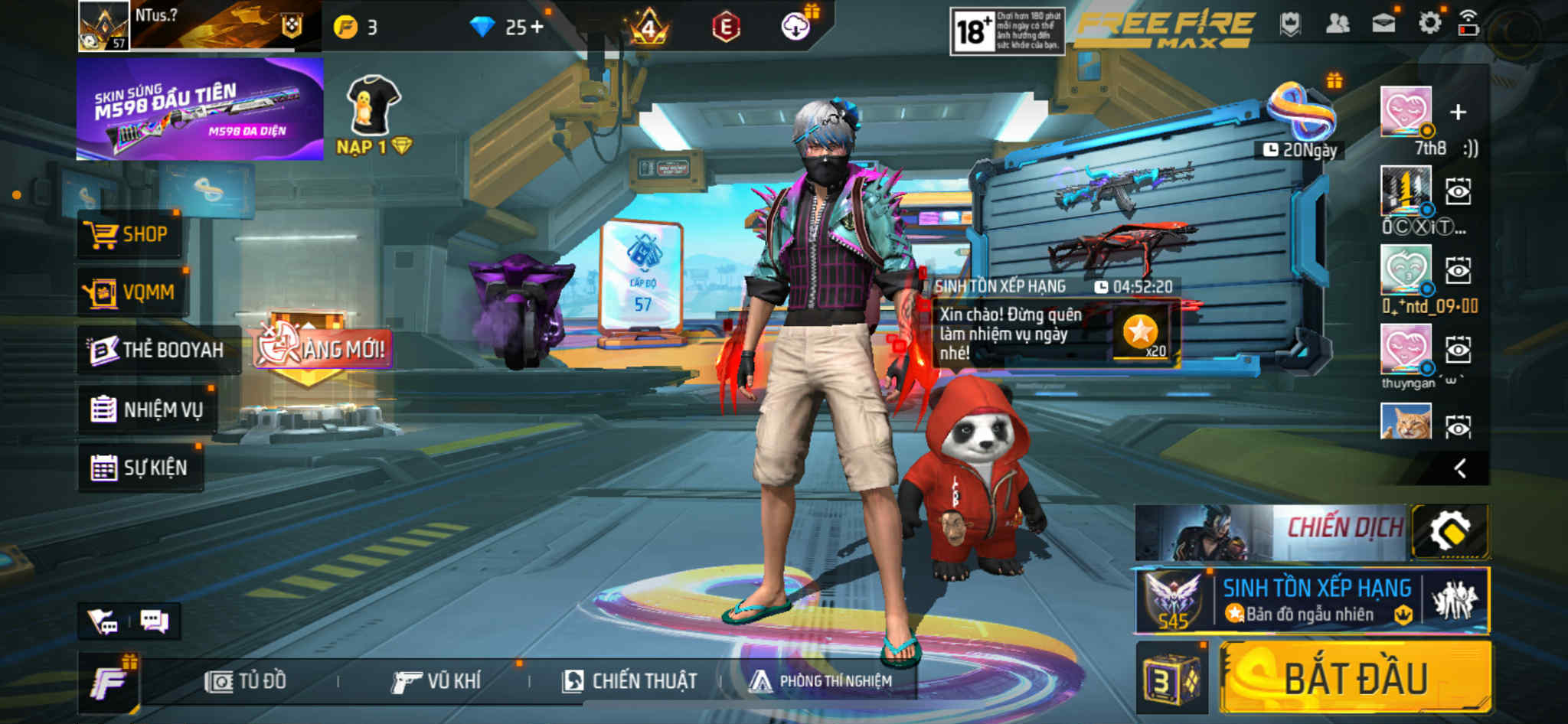Add diamonds with the plus button
1568x724 pixels.
(537, 28)
